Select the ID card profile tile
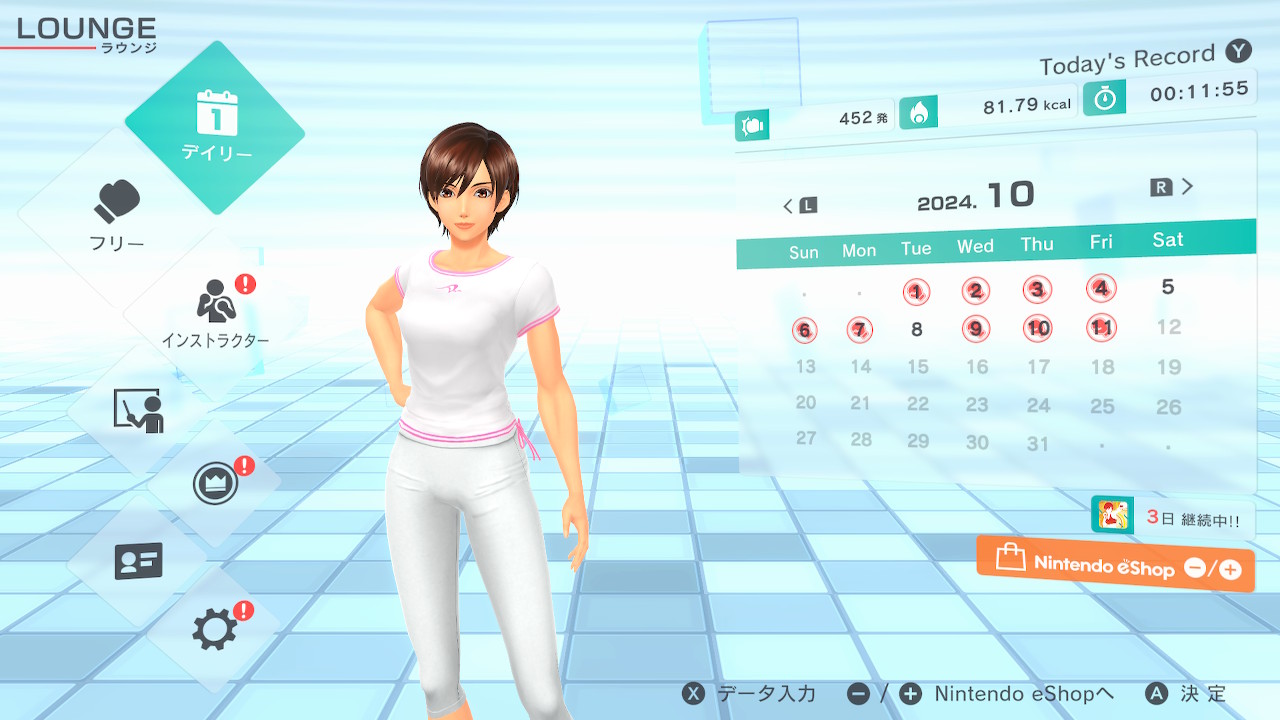This screenshot has height=720, width=1280. coord(138,561)
